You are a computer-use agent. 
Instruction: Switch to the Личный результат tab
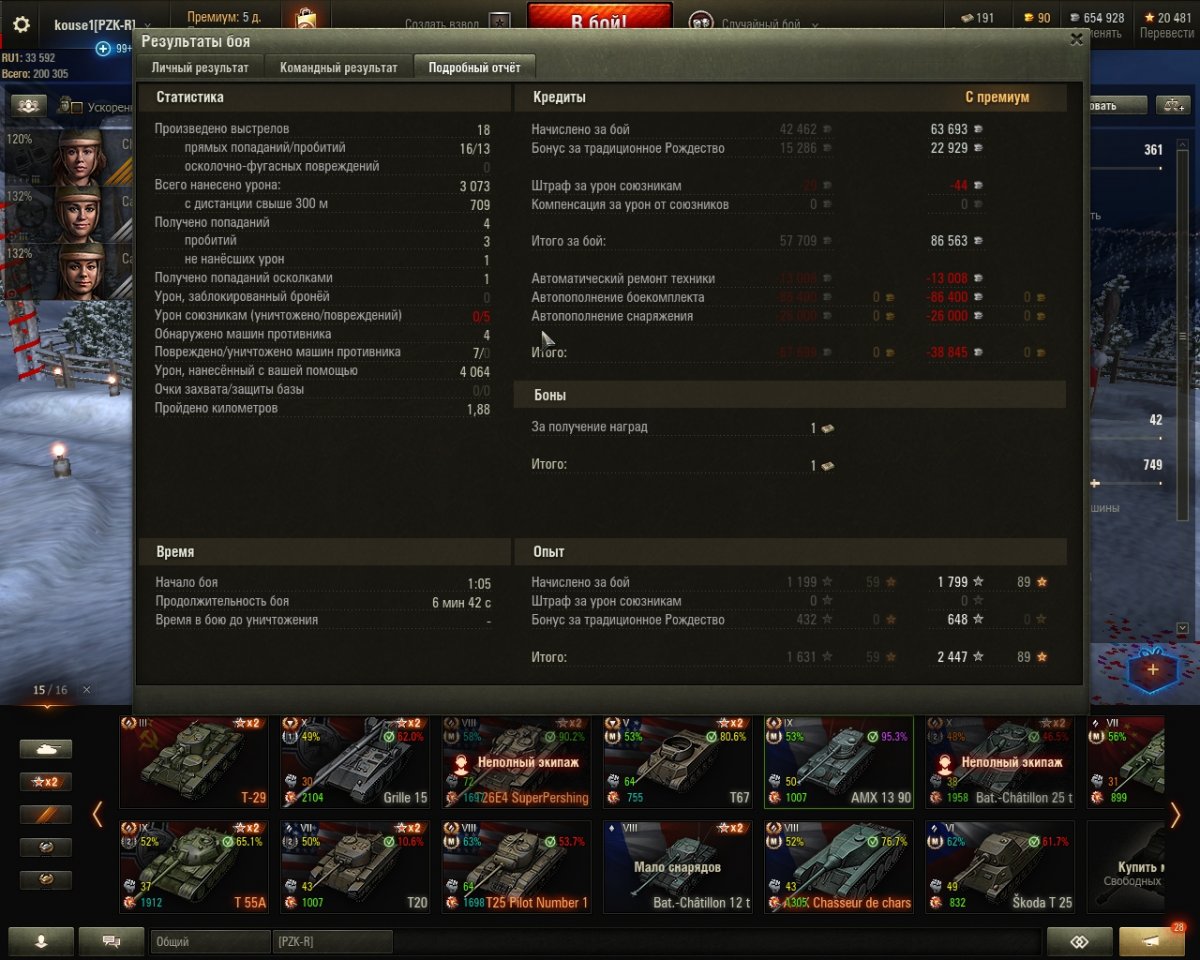coord(200,68)
